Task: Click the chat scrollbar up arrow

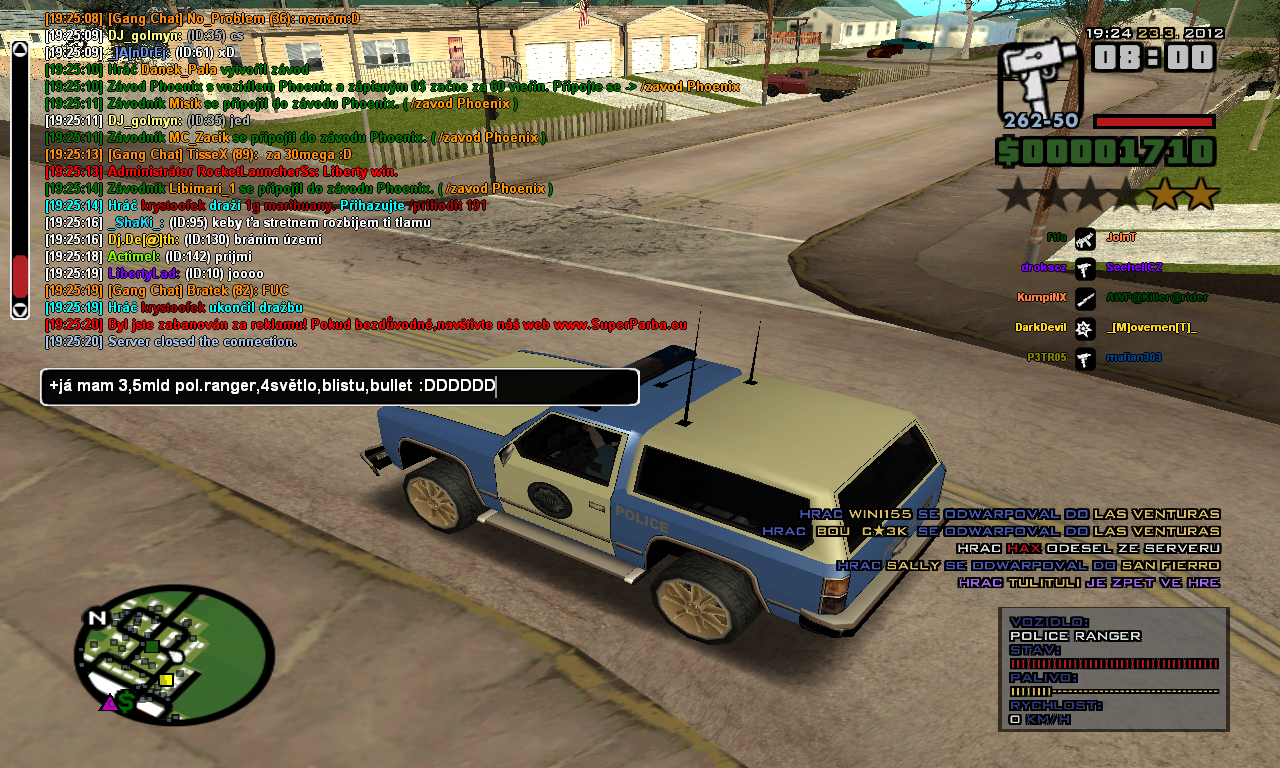Action: 20,49
